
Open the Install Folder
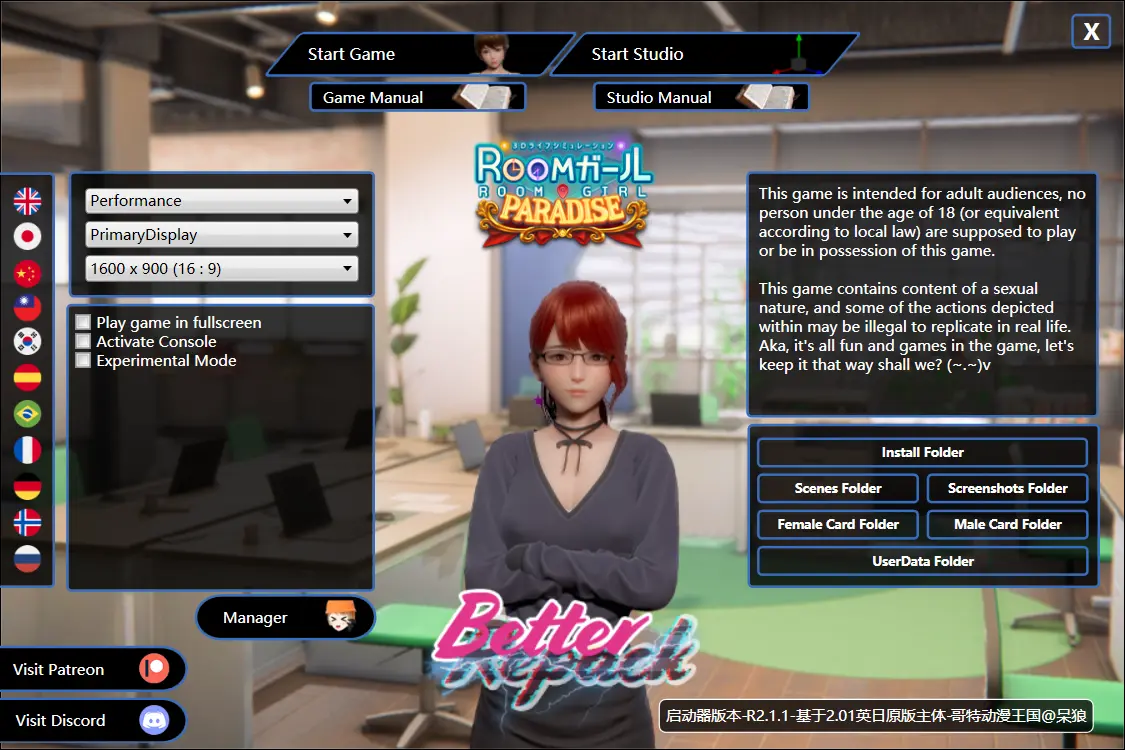[x=922, y=453]
